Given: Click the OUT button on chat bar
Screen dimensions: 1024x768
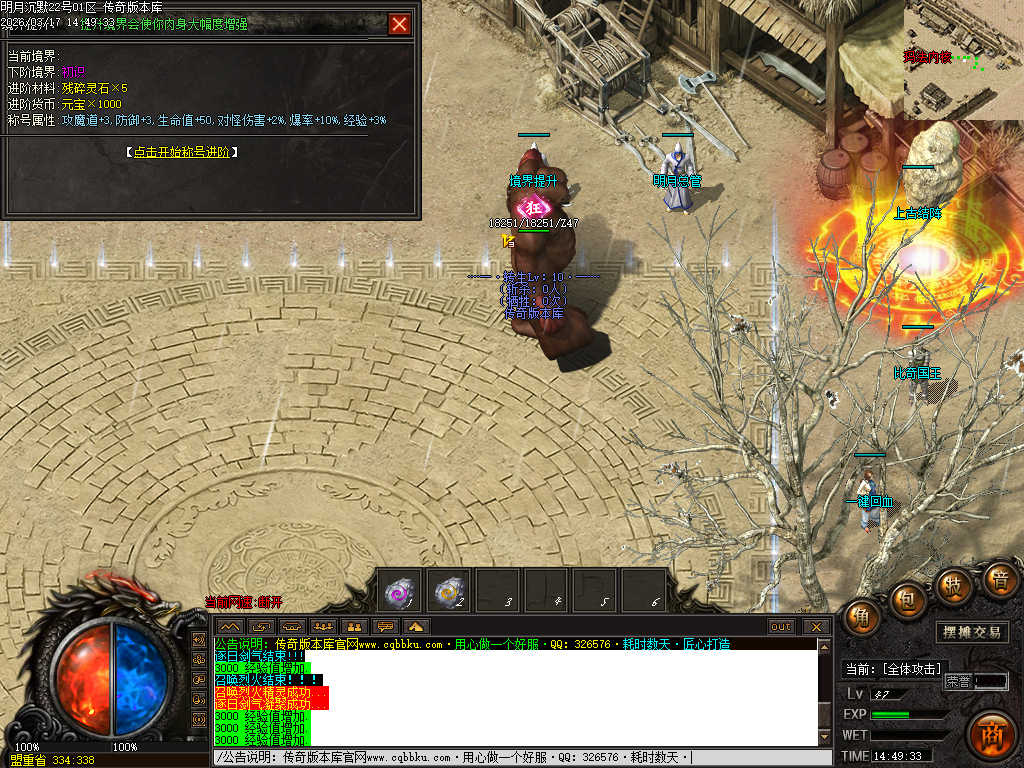Looking at the screenshot, I should pyautogui.click(x=781, y=627).
